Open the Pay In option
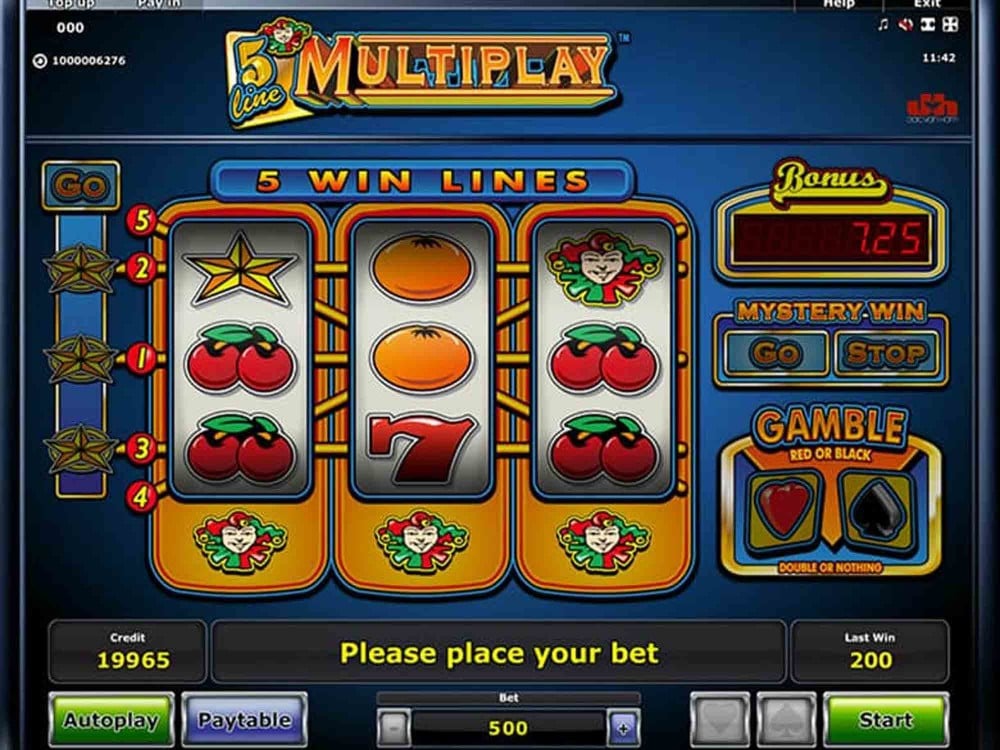The height and width of the screenshot is (750, 1000). (158, 5)
